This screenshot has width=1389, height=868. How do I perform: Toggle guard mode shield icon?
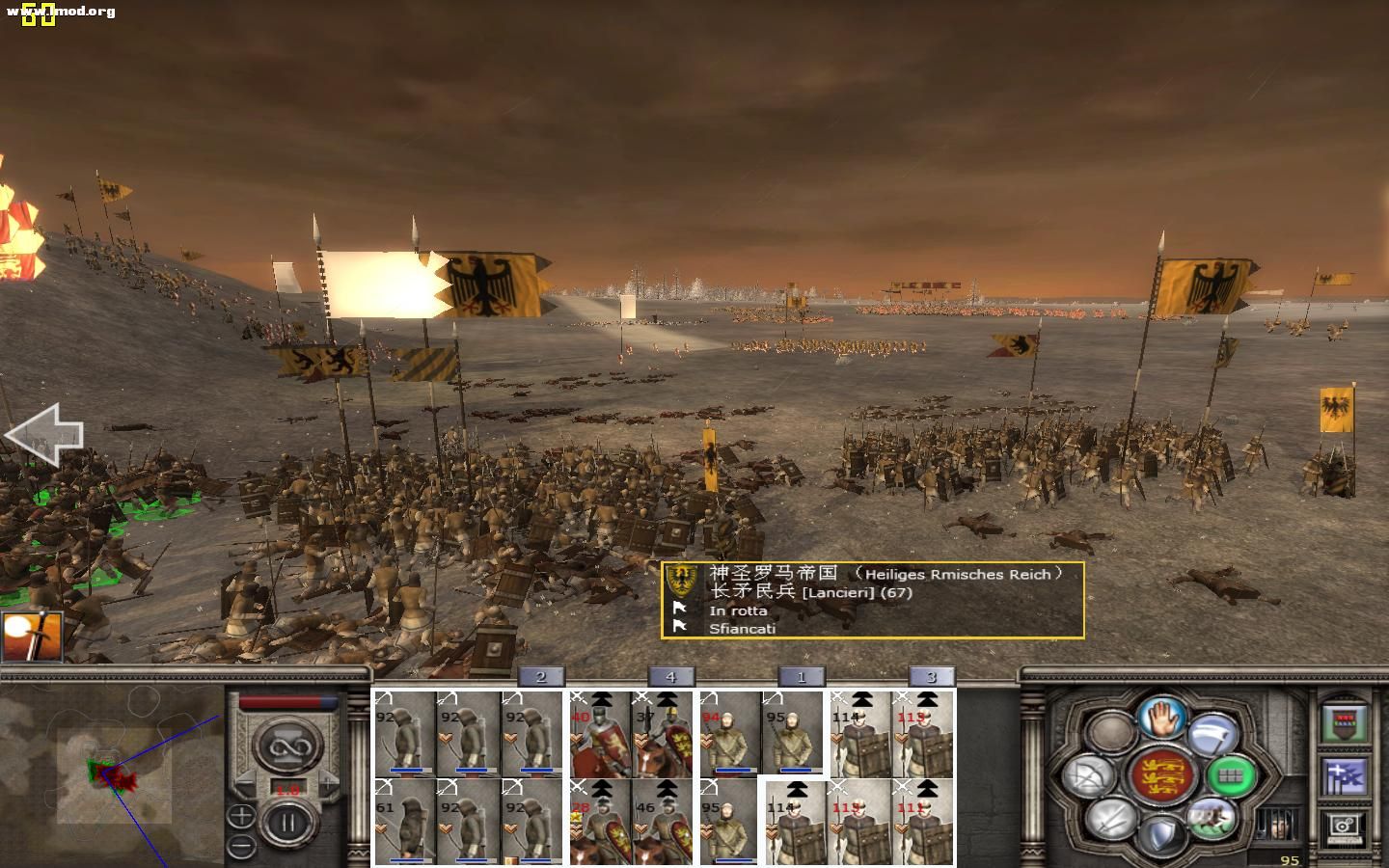[x=1162, y=835]
